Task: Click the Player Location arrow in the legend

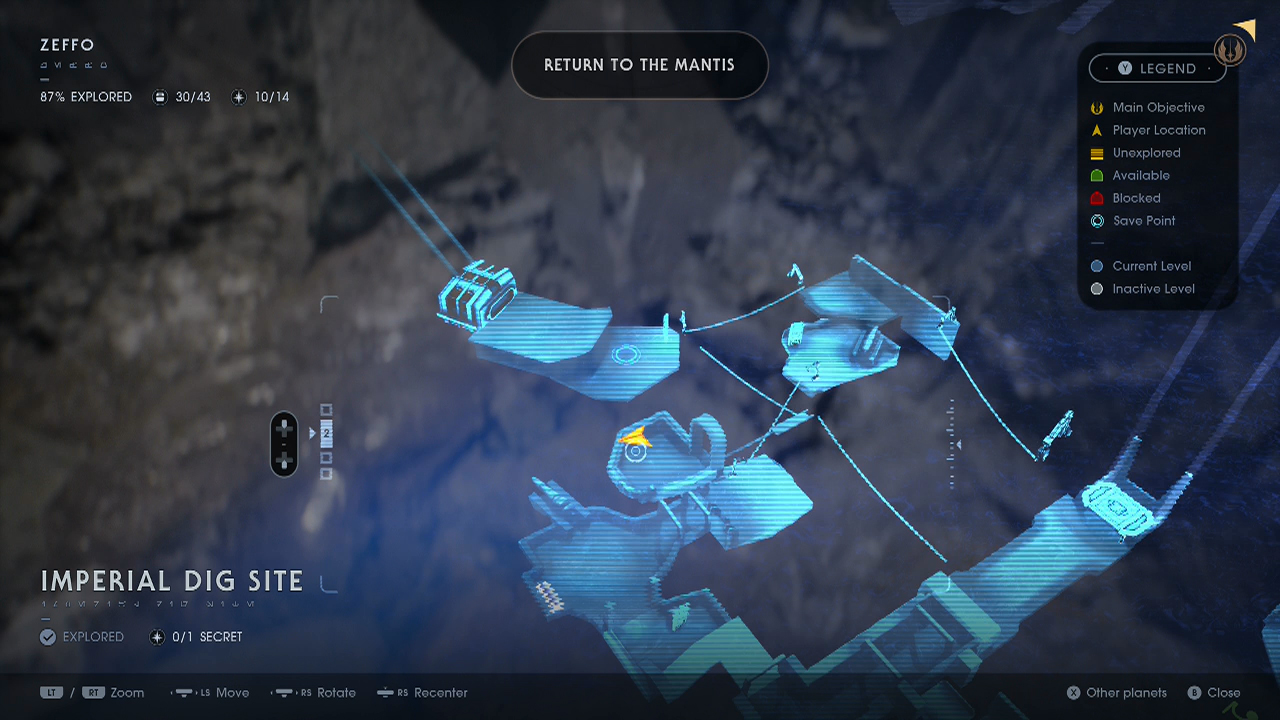Action: click(1097, 130)
